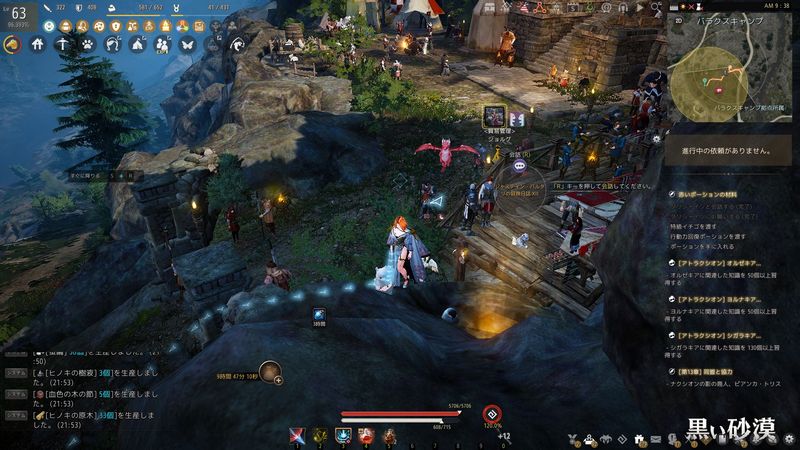The height and width of the screenshot is (450, 800).
Task: Click the butterfly fairy icon
Action: pos(186,44)
